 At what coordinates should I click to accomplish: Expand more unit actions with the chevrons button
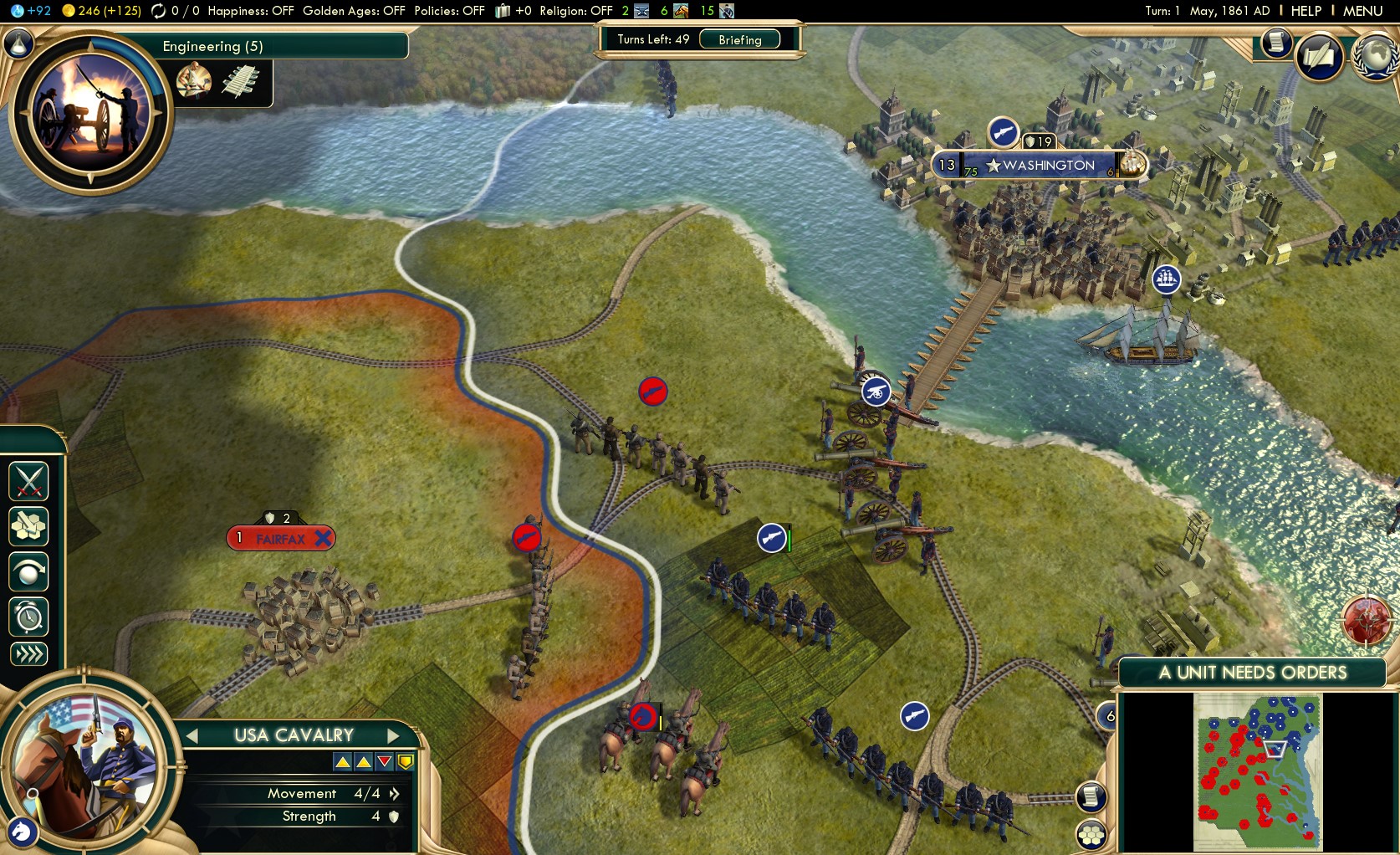[29, 654]
